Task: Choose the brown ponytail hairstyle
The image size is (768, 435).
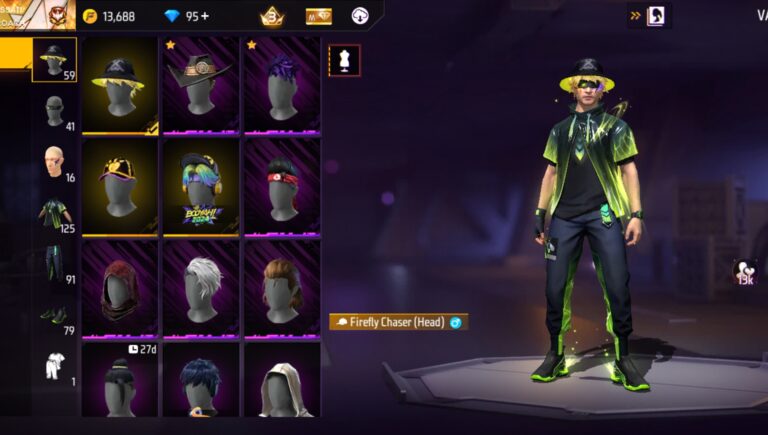Action: [x=282, y=286]
